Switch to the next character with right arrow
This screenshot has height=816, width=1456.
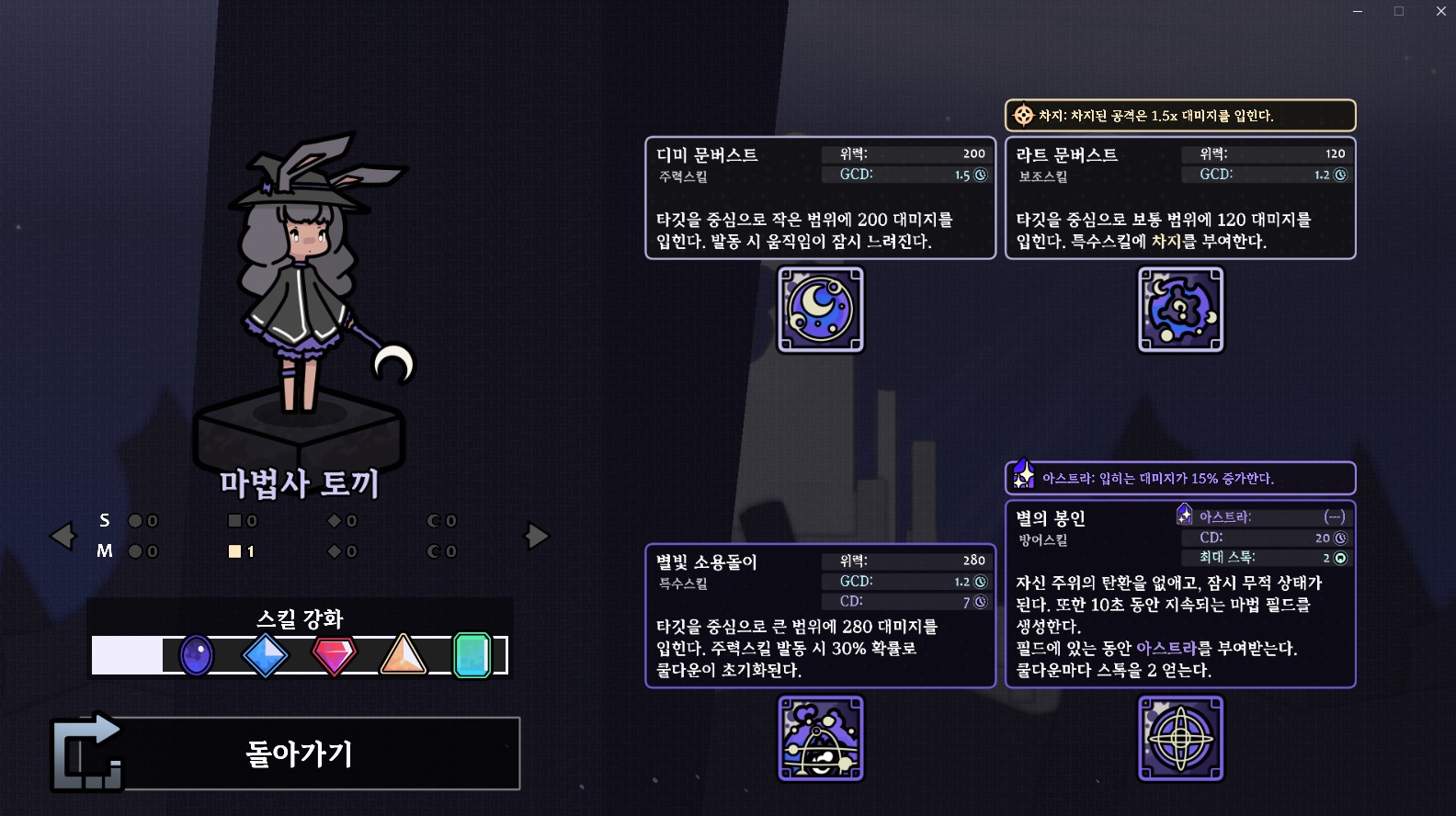(x=537, y=536)
